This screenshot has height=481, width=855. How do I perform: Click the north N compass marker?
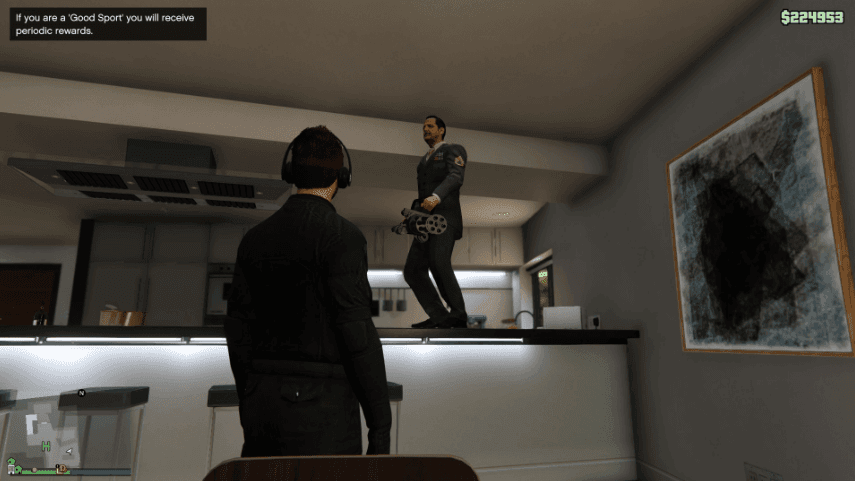coord(81,393)
